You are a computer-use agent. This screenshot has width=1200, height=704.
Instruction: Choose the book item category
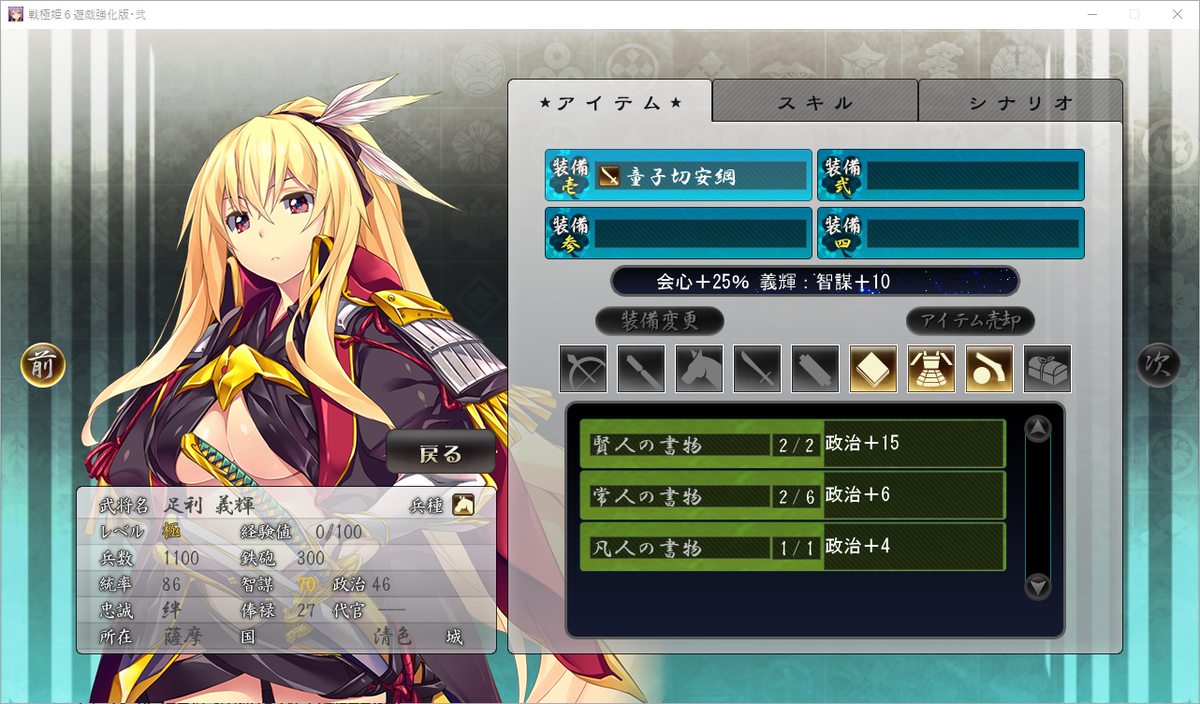tap(873, 369)
